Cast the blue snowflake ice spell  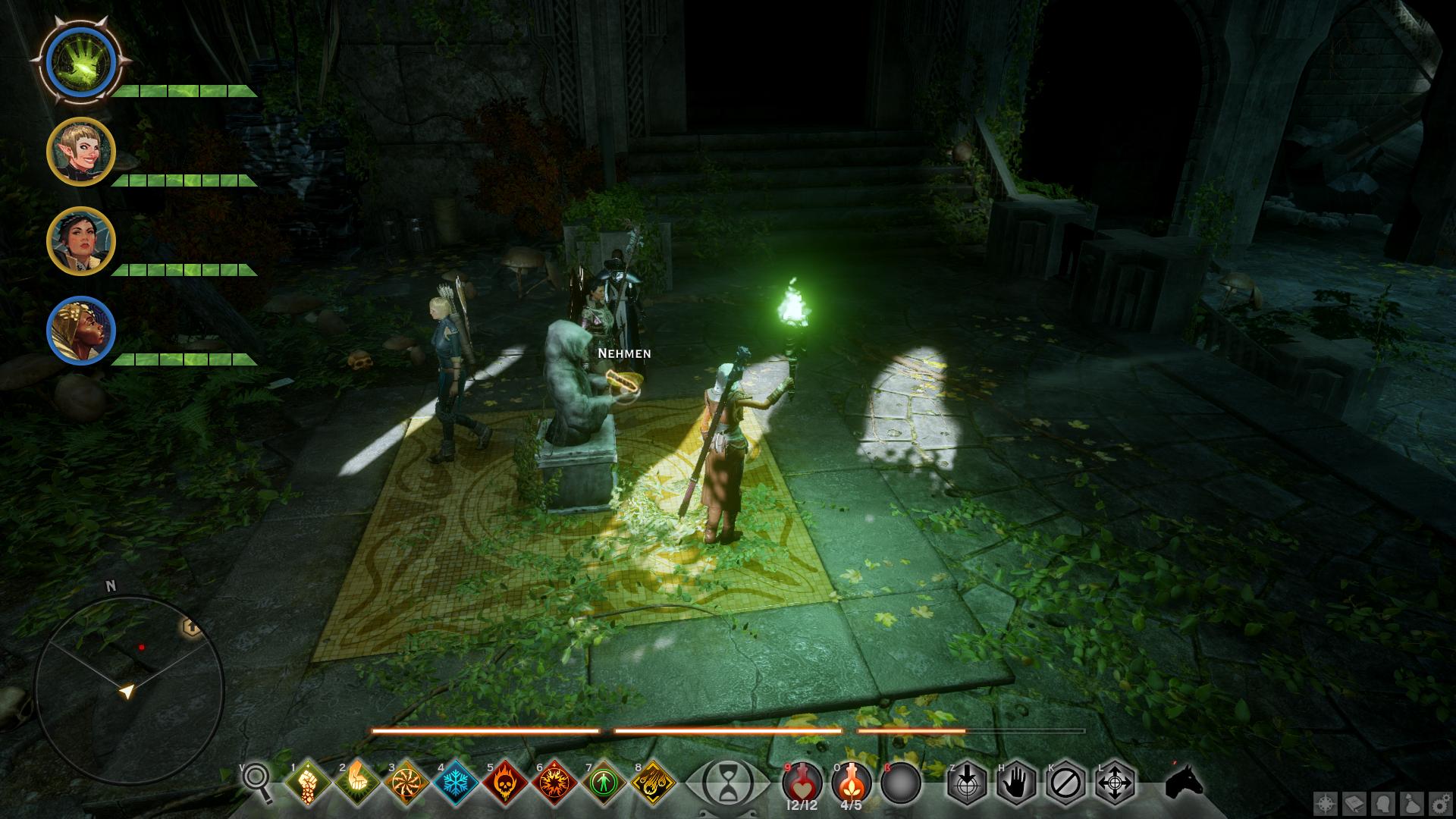[x=456, y=782]
